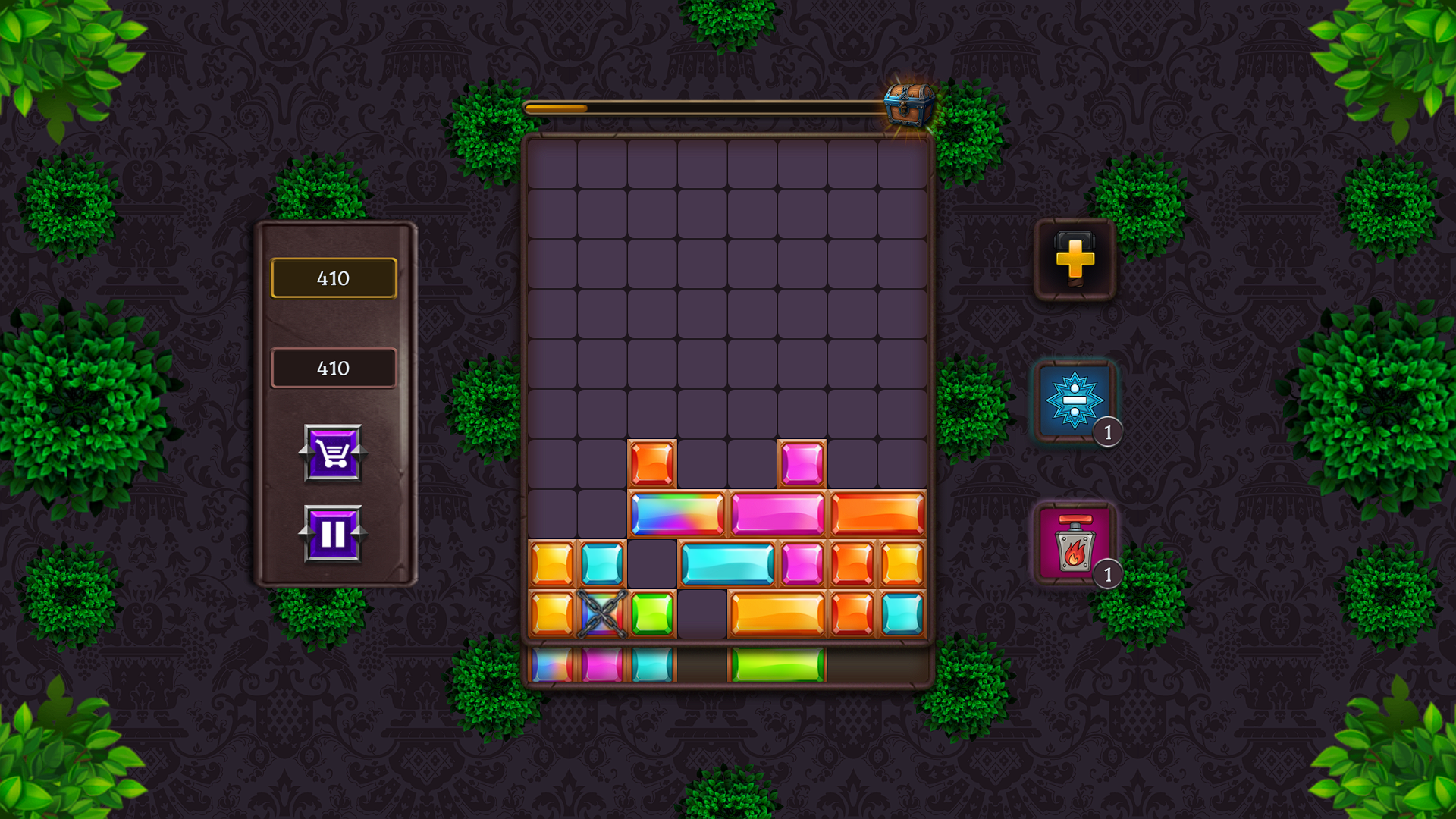Pick the long cyan block on the board
This screenshot has height=819, width=1456.
728,561
